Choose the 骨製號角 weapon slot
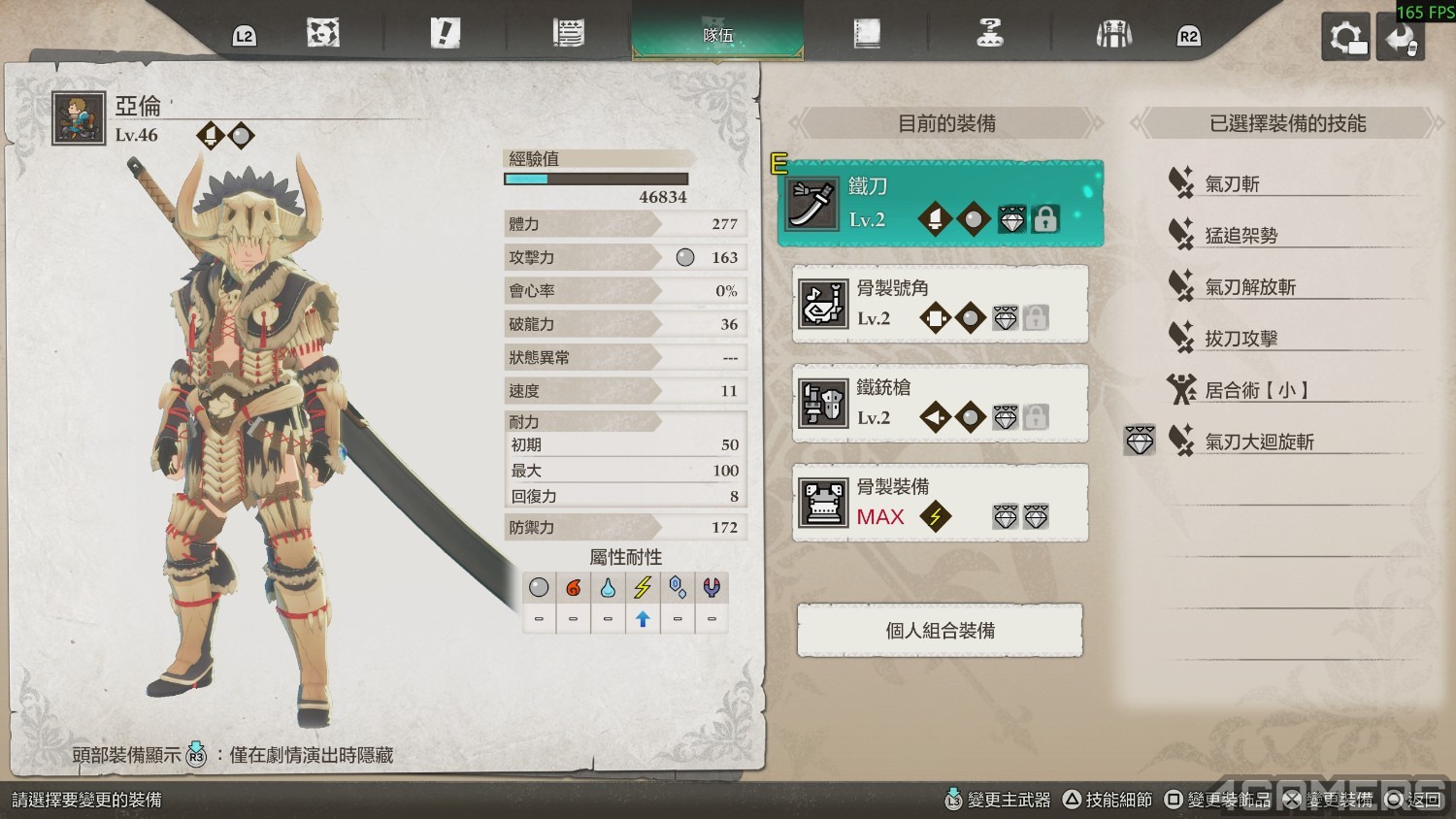Screen dimensions: 1456x819 point(940,304)
